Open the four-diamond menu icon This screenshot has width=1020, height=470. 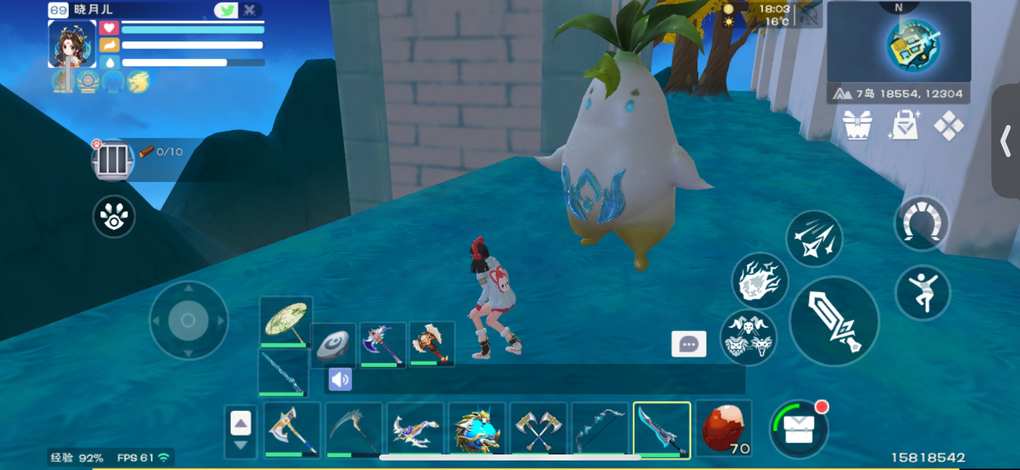948,126
